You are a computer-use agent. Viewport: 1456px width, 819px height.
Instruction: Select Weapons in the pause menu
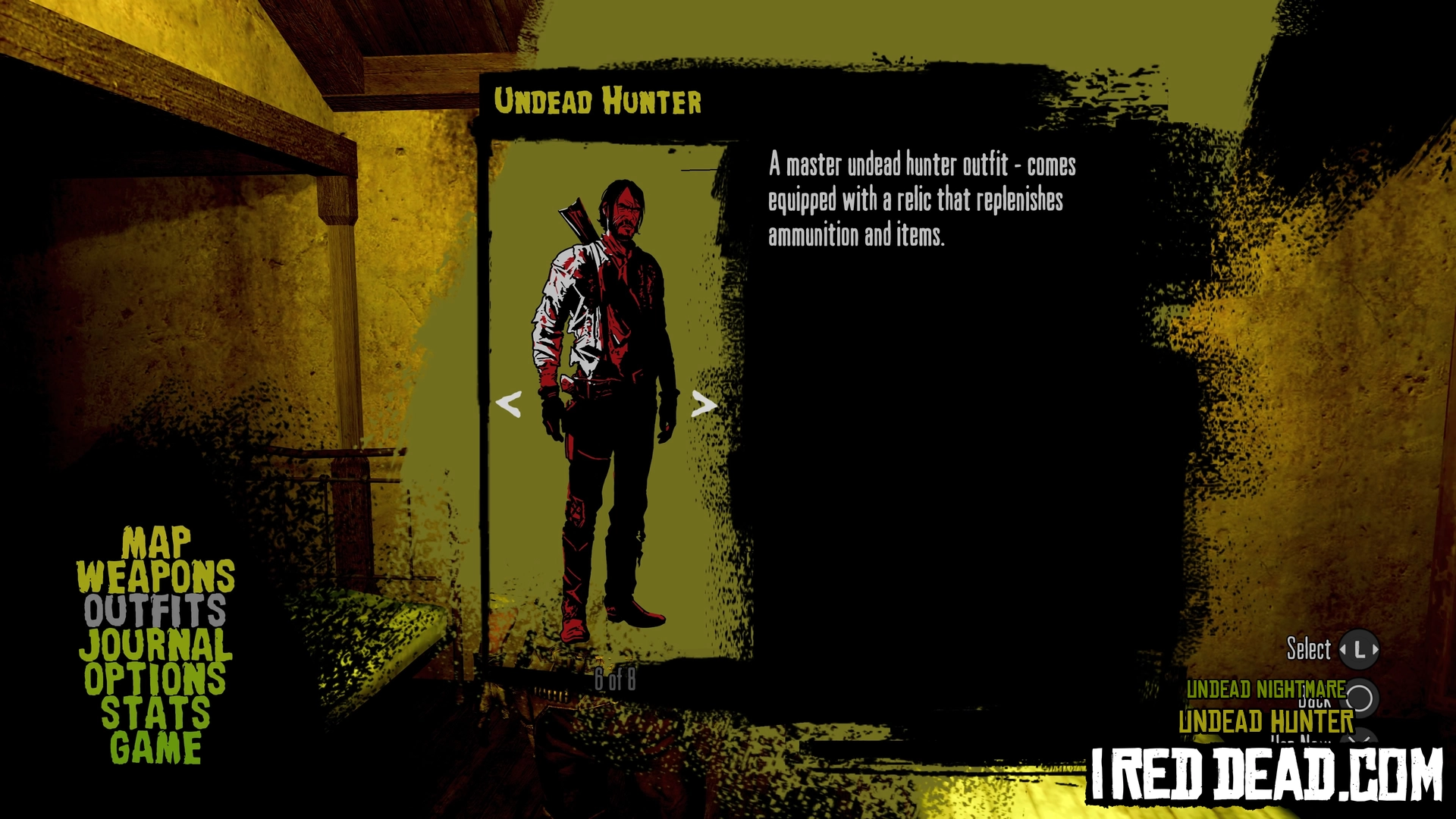pos(155,577)
